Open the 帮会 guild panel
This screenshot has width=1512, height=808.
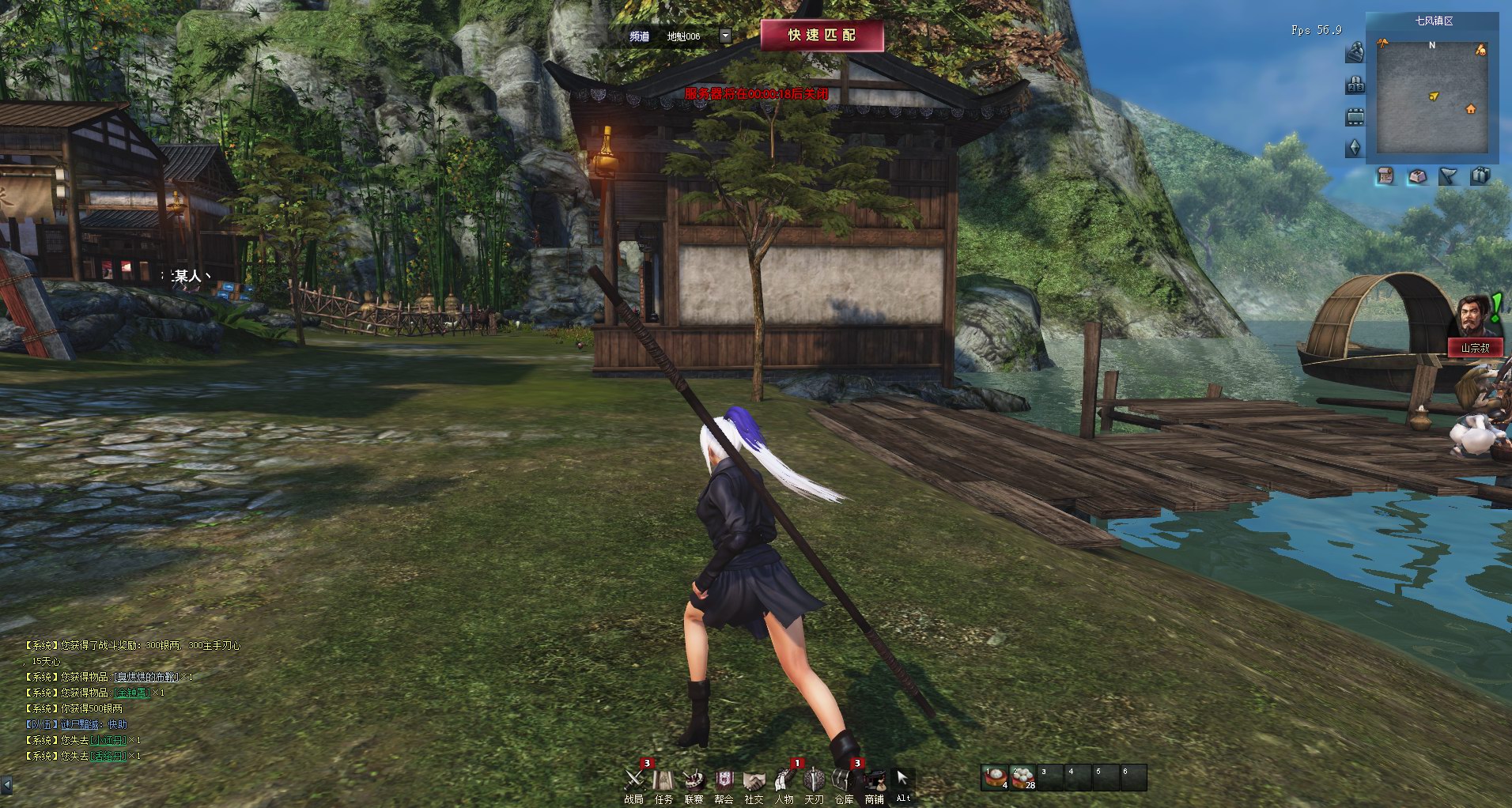(x=724, y=780)
